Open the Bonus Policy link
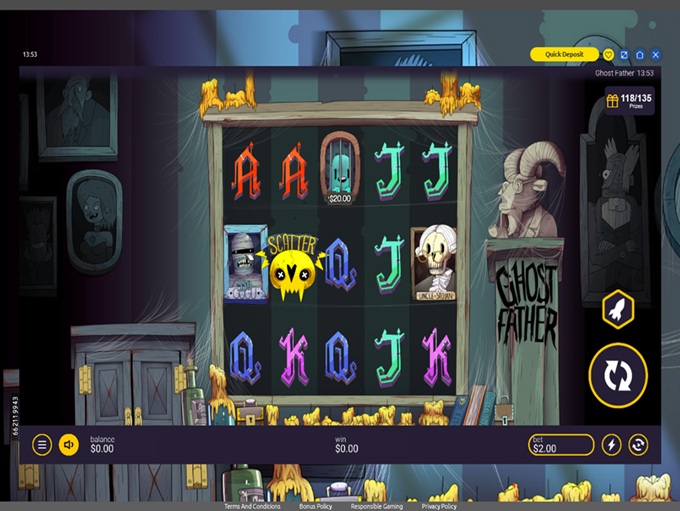The image size is (680, 511). click(315, 507)
